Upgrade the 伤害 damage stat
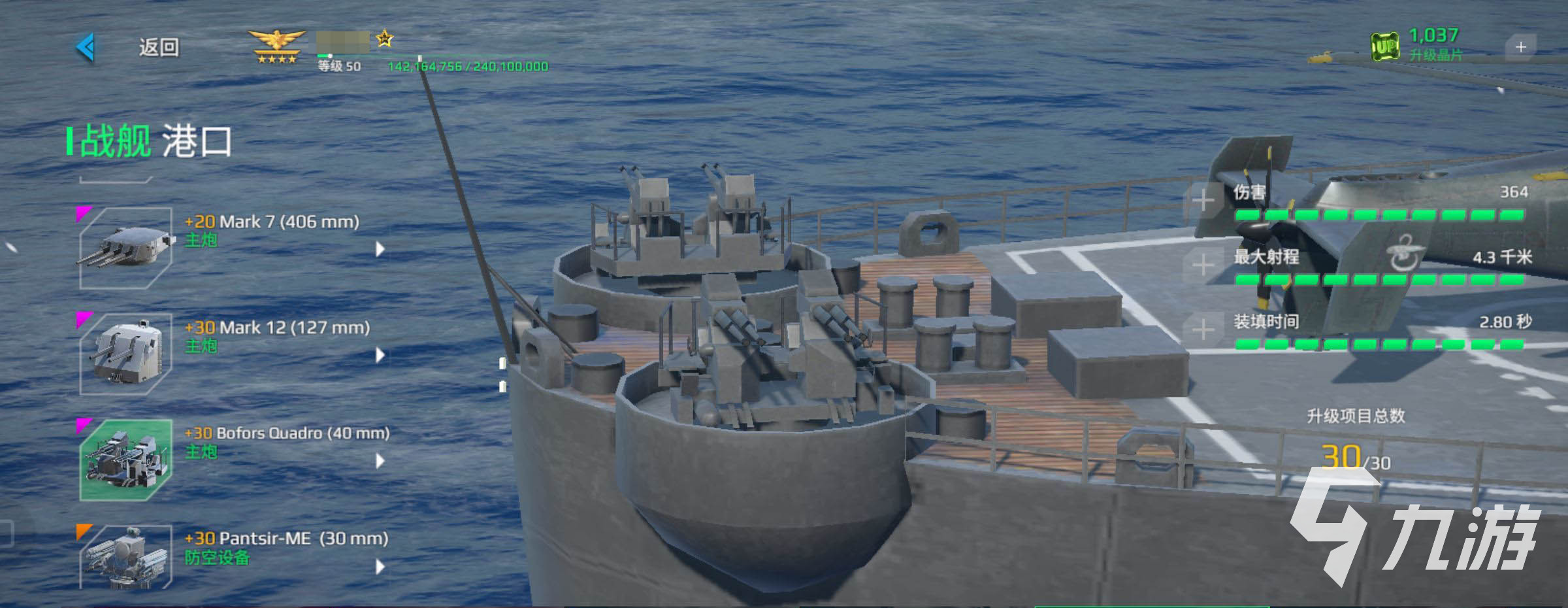1568x608 pixels. coord(1203,200)
